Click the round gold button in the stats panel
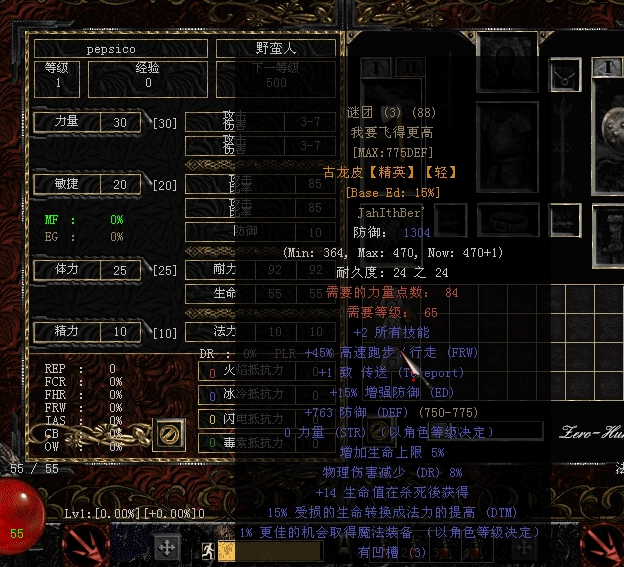624x567 pixels. [x=170, y=435]
